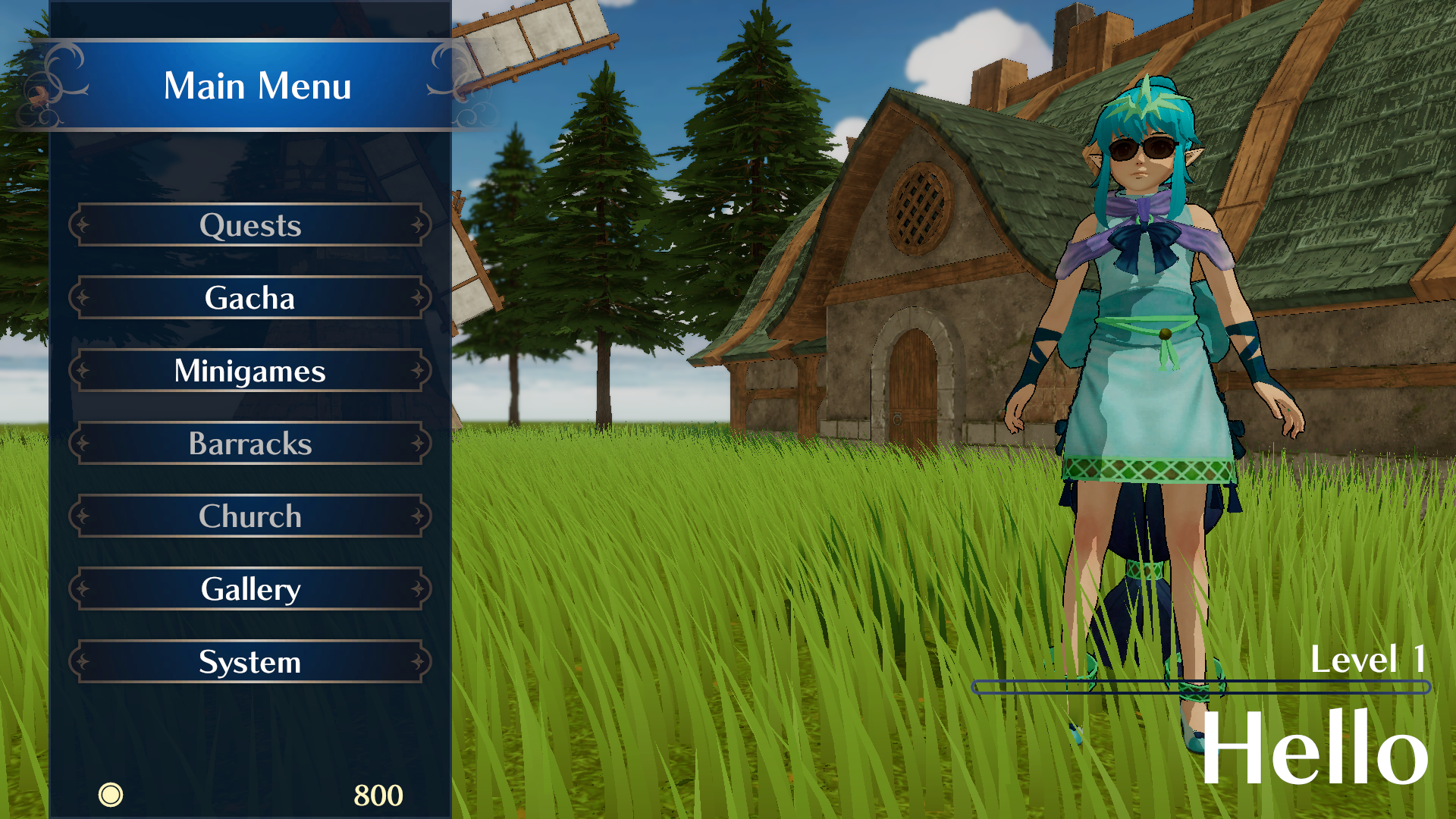
Task: Open the Quests menu entry
Action: pyautogui.click(x=250, y=225)
